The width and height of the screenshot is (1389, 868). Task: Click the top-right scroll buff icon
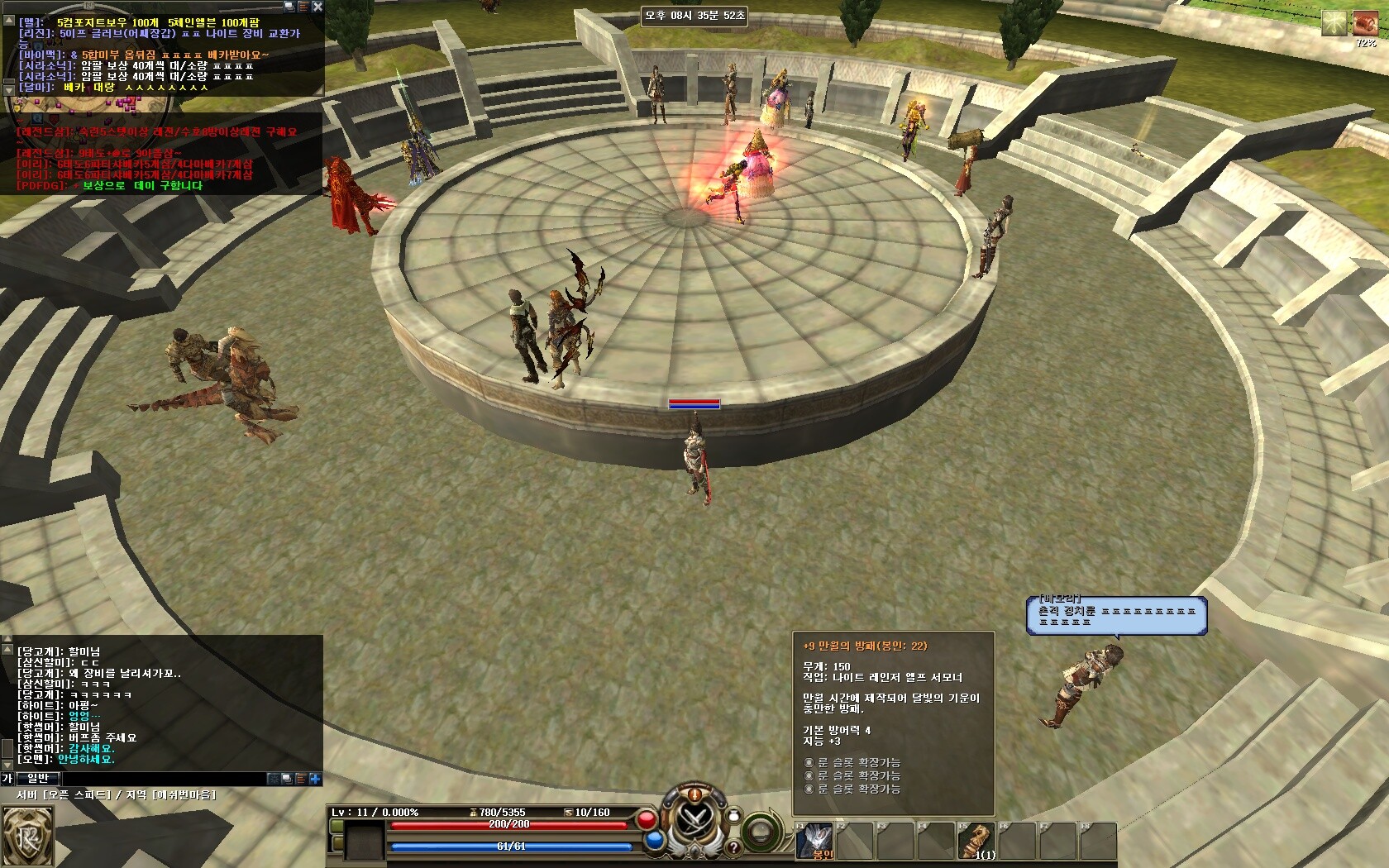click(x=1364, y=23)
